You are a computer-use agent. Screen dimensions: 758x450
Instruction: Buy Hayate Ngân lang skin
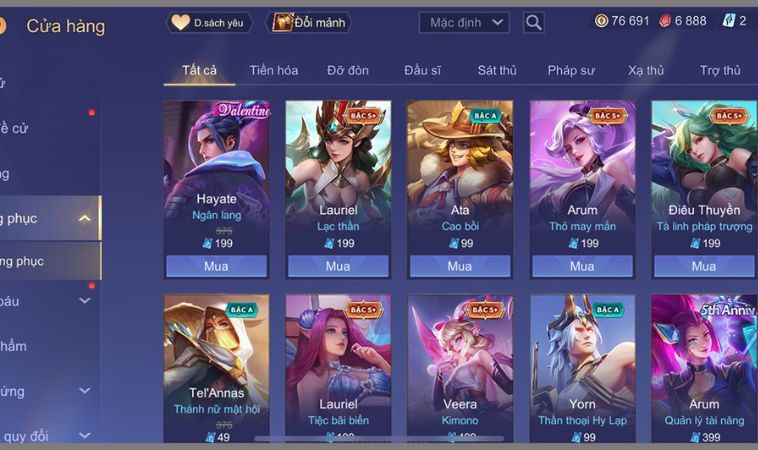click(216, 266)
